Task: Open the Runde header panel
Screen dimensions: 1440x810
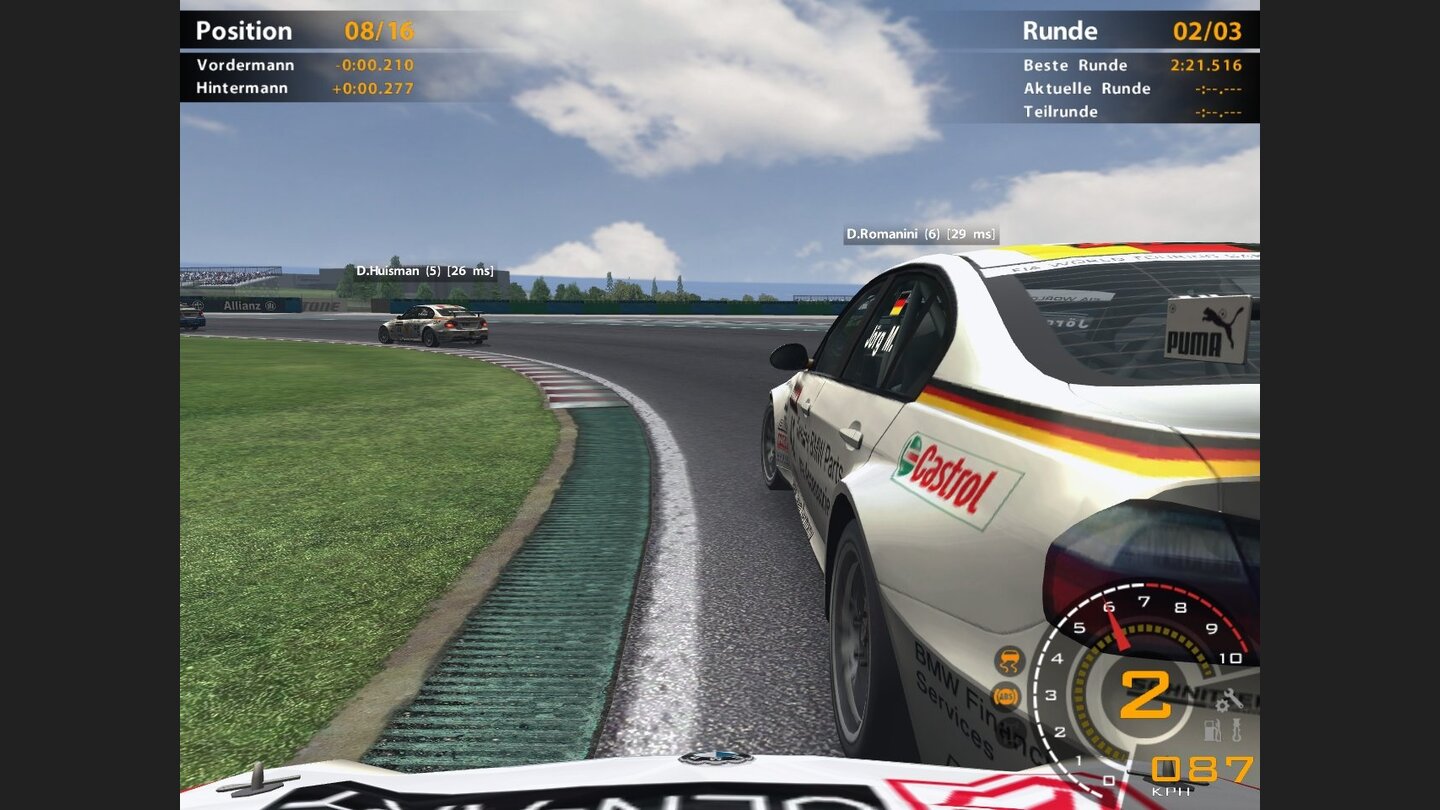Action: pos(1060,30)
